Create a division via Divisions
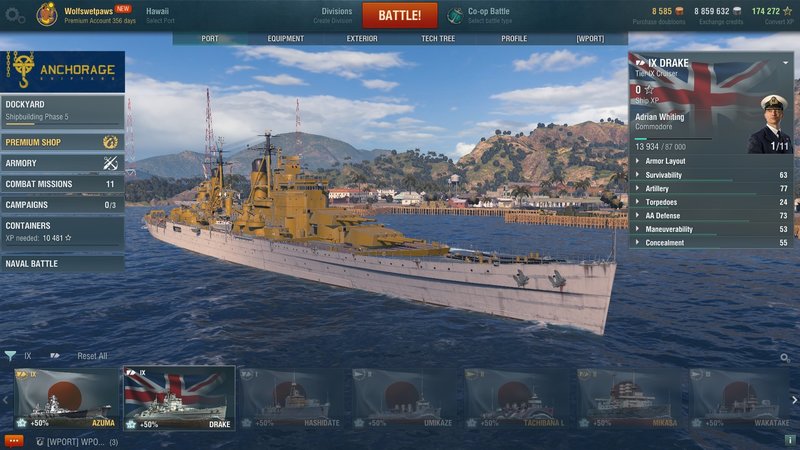800x450 pixels. click(x=336, y=15)
